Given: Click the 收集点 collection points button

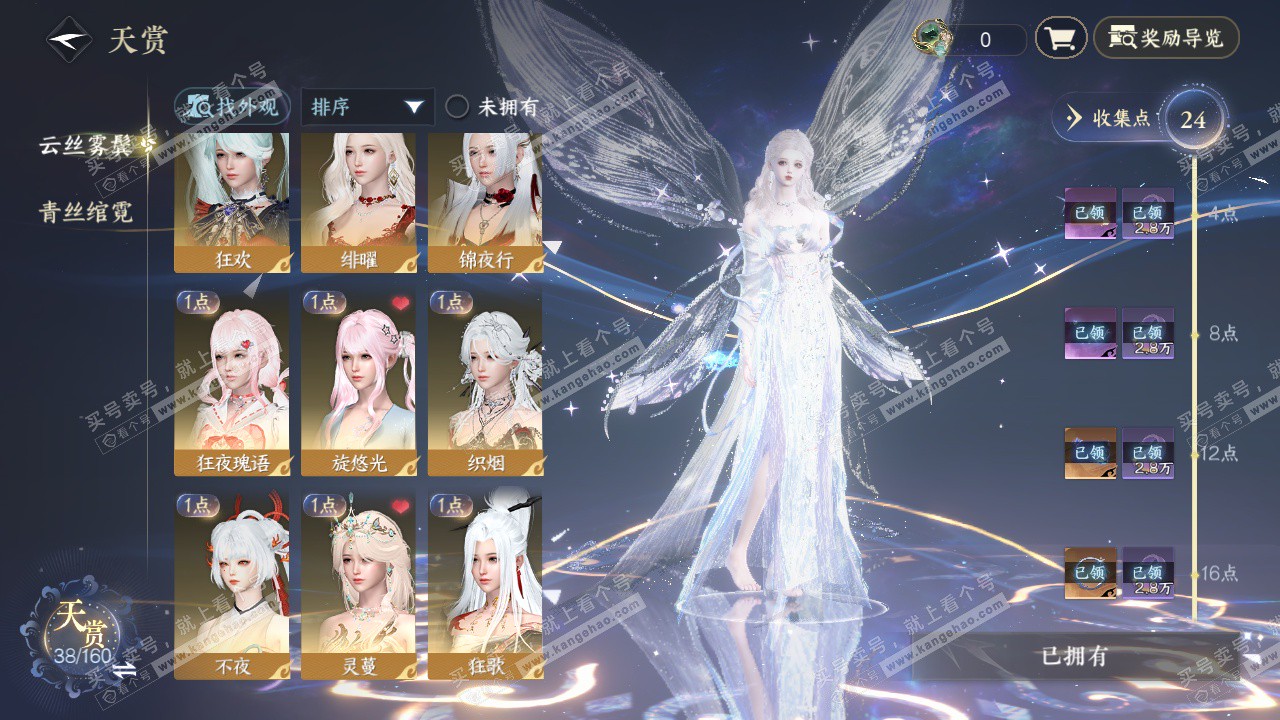Looking at the screenshot, I should coord(1108,118).
